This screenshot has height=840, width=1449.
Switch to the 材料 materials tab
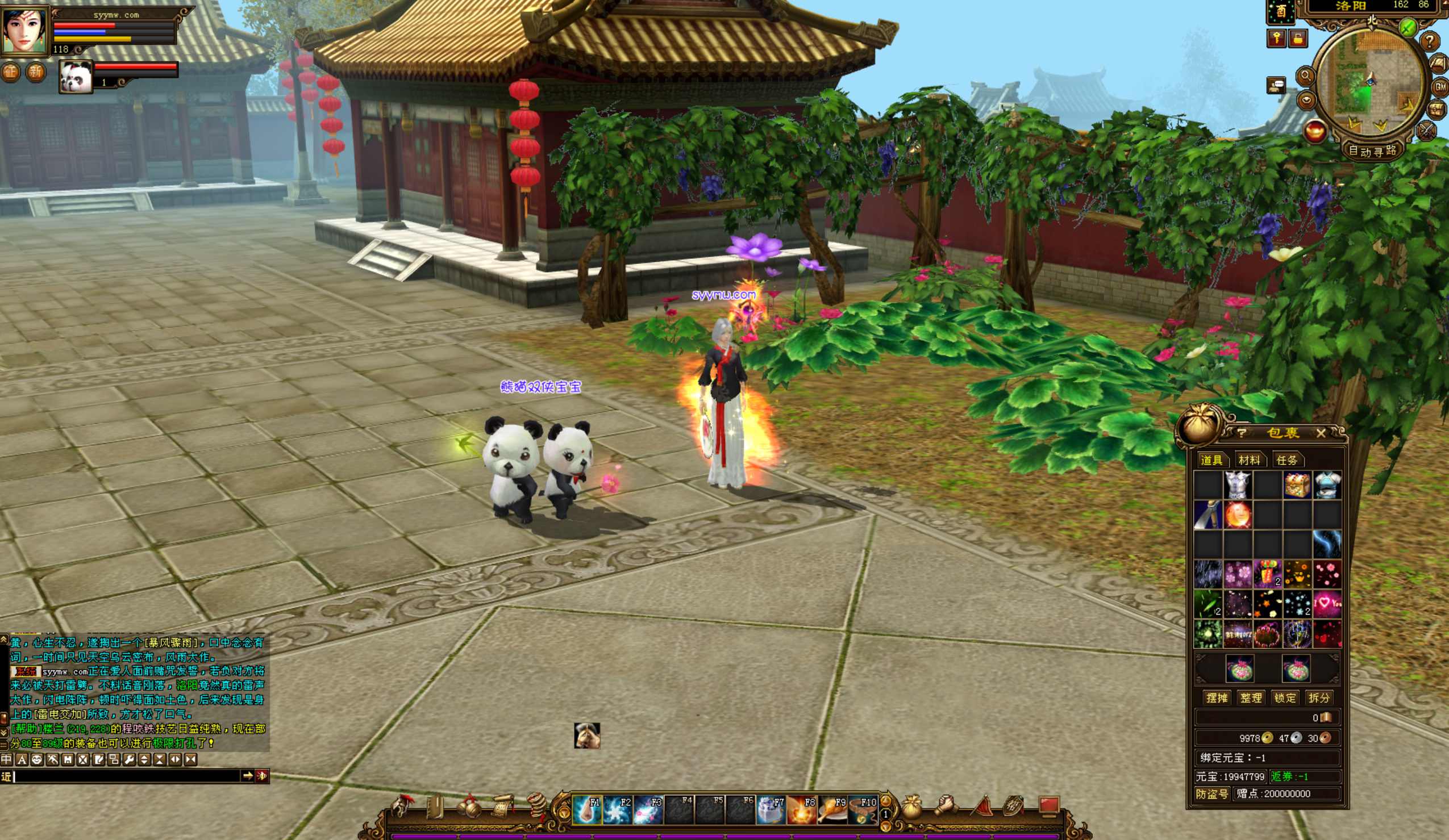point(1249,460)
